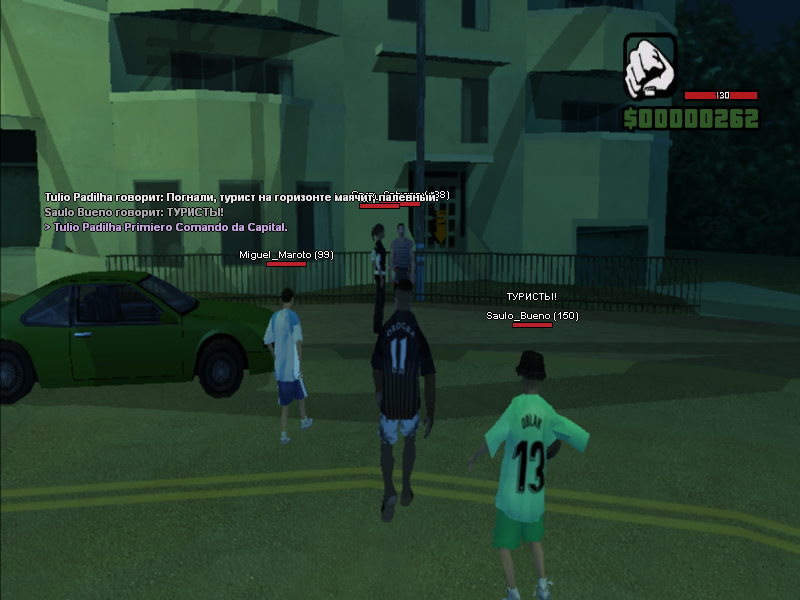Click the Miguel_Maroto player nametag

(286, 255)
